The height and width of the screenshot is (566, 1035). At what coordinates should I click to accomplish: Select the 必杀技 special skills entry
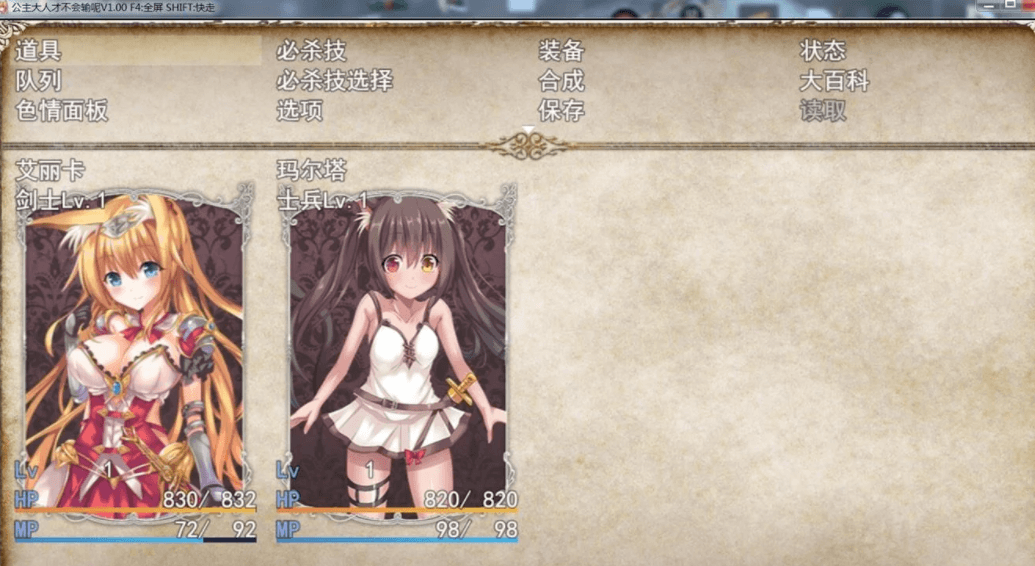tap(312, 51)
